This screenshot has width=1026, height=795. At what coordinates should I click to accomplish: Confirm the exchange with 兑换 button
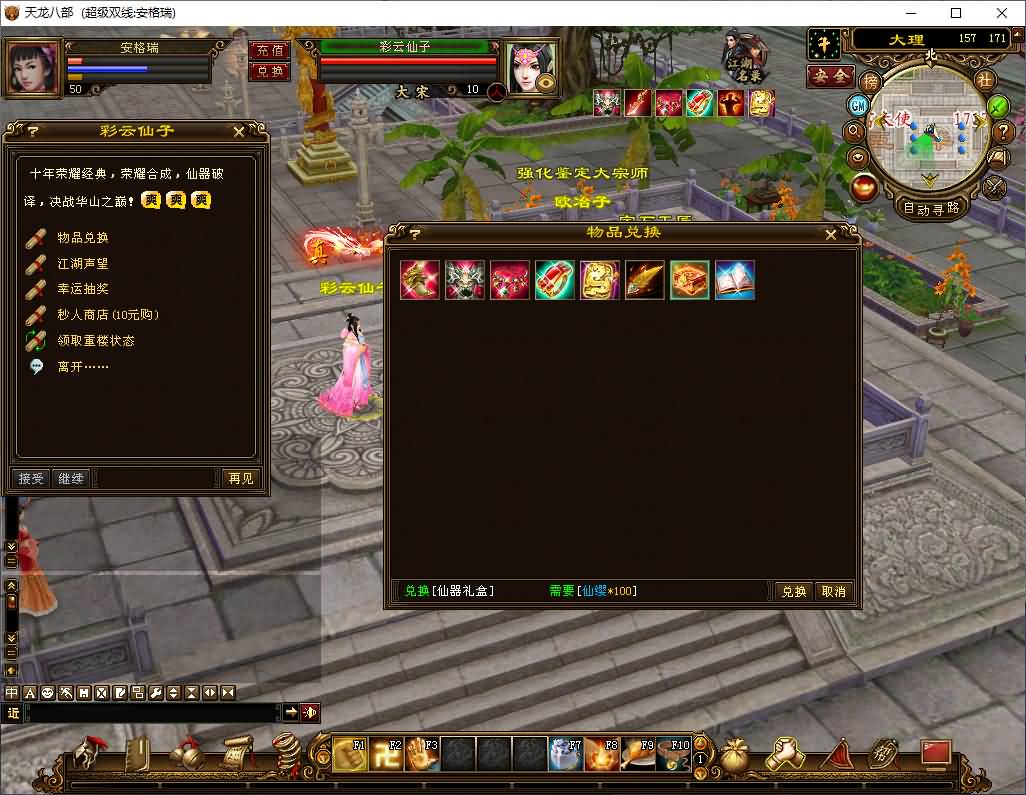[x=794, y=591]
